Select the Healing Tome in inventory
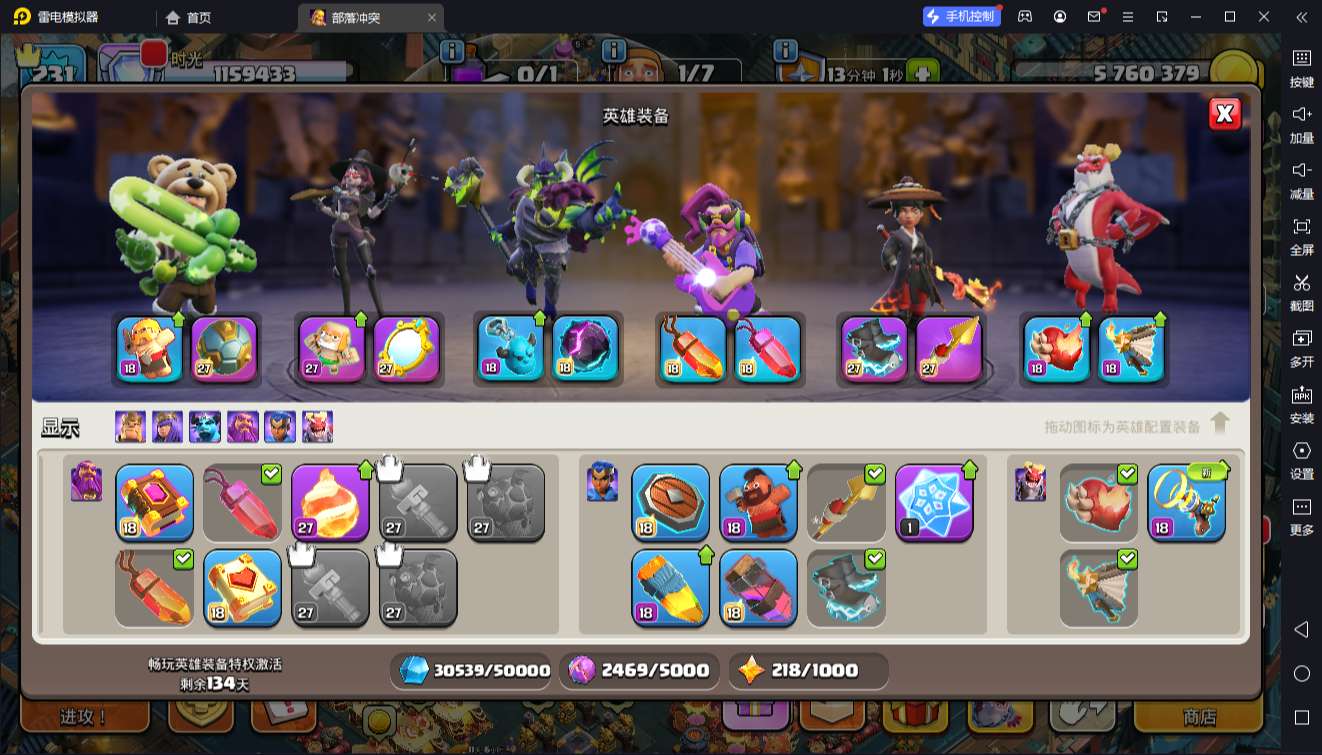This screenshot has height=755, width=1322. point(242,587)
